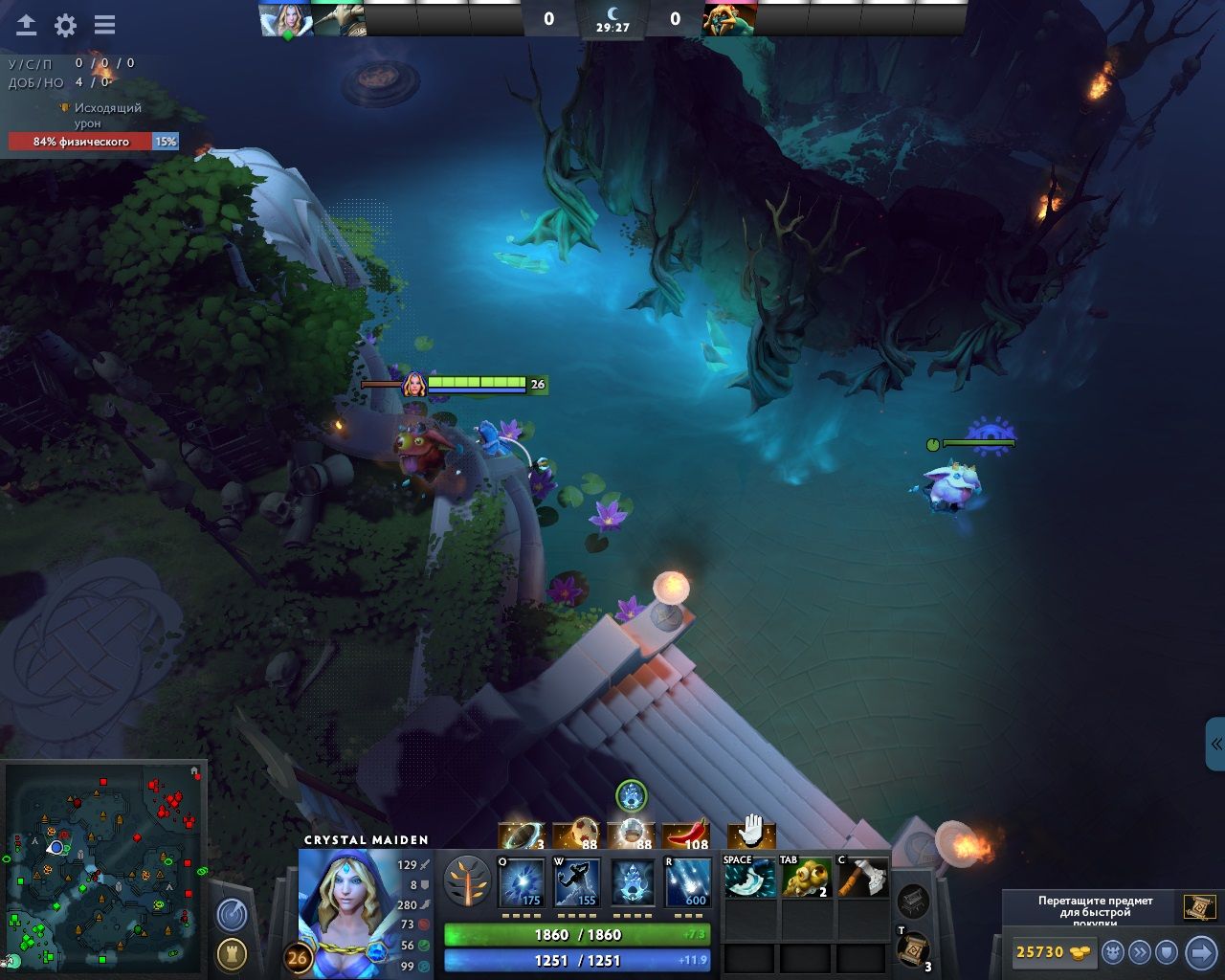The width and height of the screenshot is (1225, 980).
Task: Open the hamburger menu at top-left
Action: point(104,26)
